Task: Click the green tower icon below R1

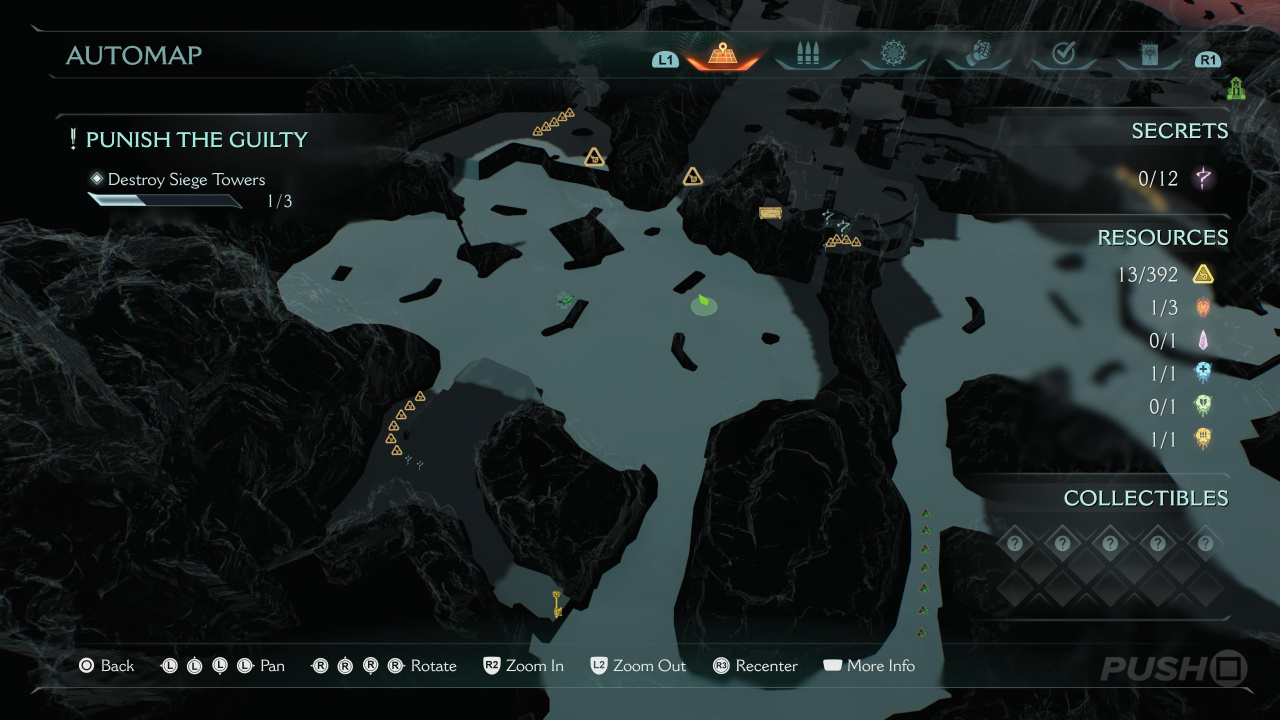Action: coord(1236,90)
